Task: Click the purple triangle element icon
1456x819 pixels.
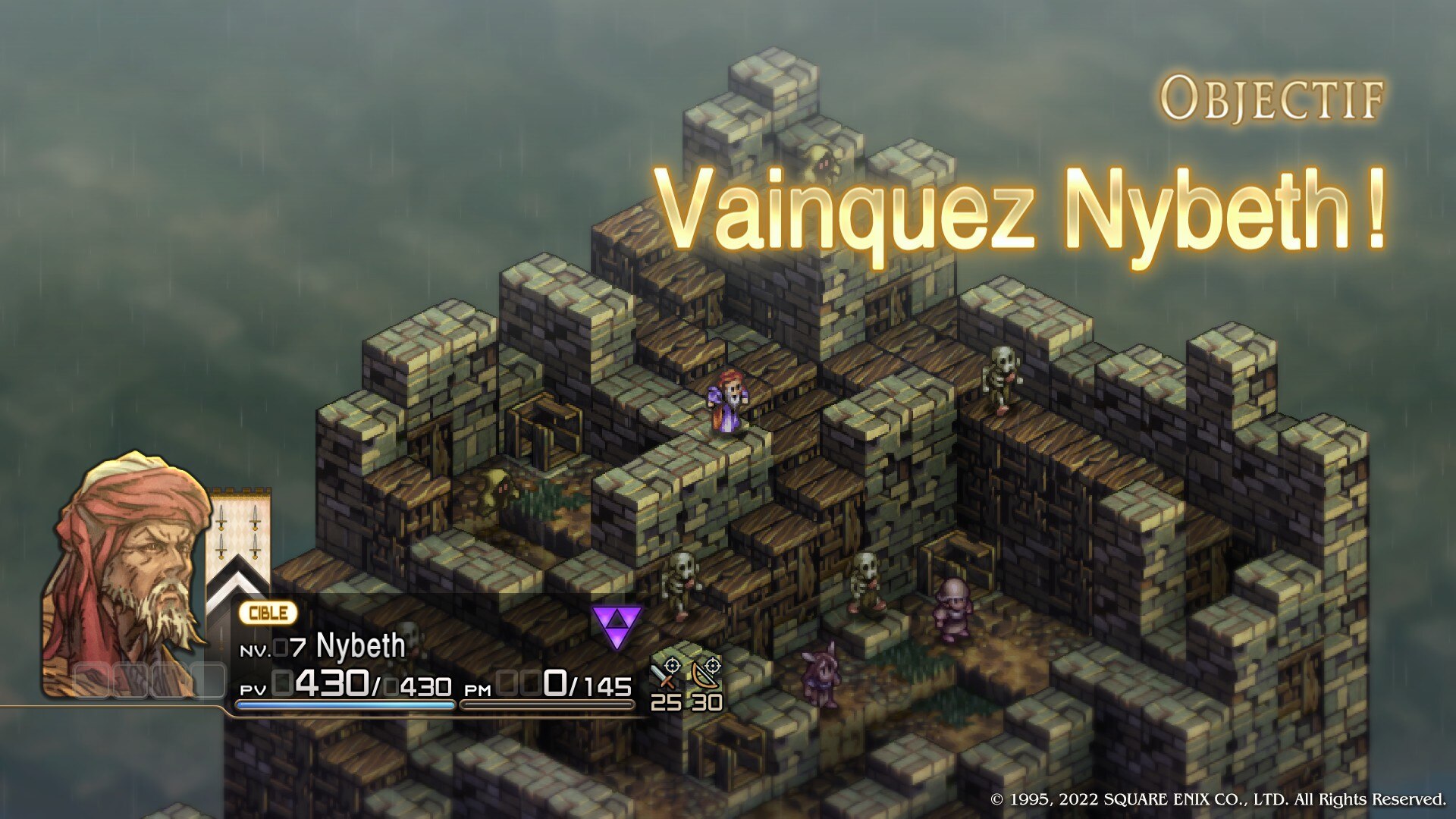Action: (617, 626)
